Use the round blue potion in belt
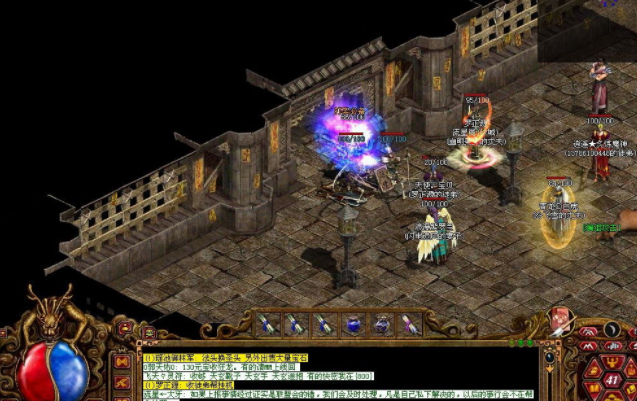 [353, 324]
